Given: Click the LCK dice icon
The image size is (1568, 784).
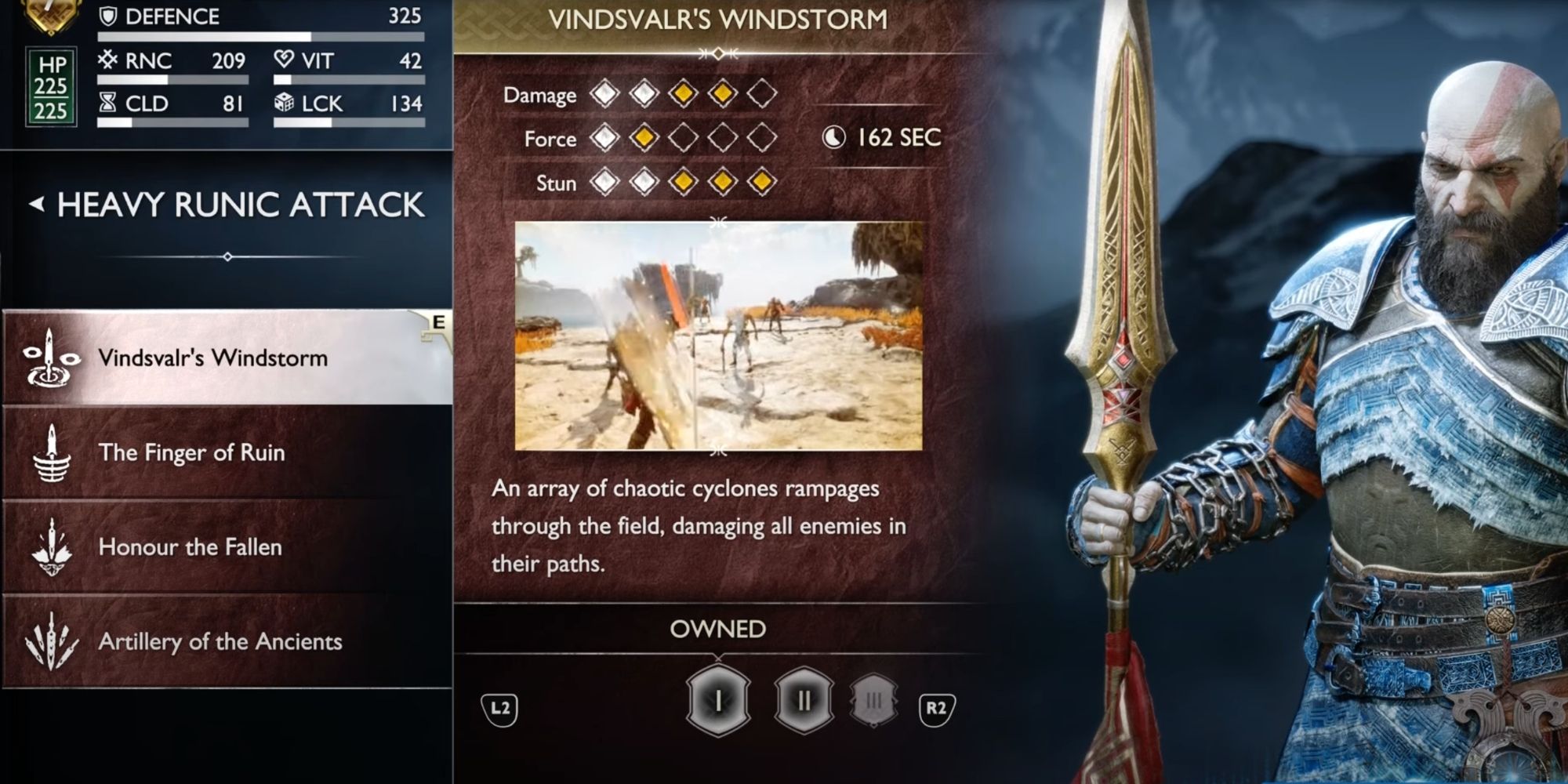Looking at the screenshot, I should [x=285, y=103].
